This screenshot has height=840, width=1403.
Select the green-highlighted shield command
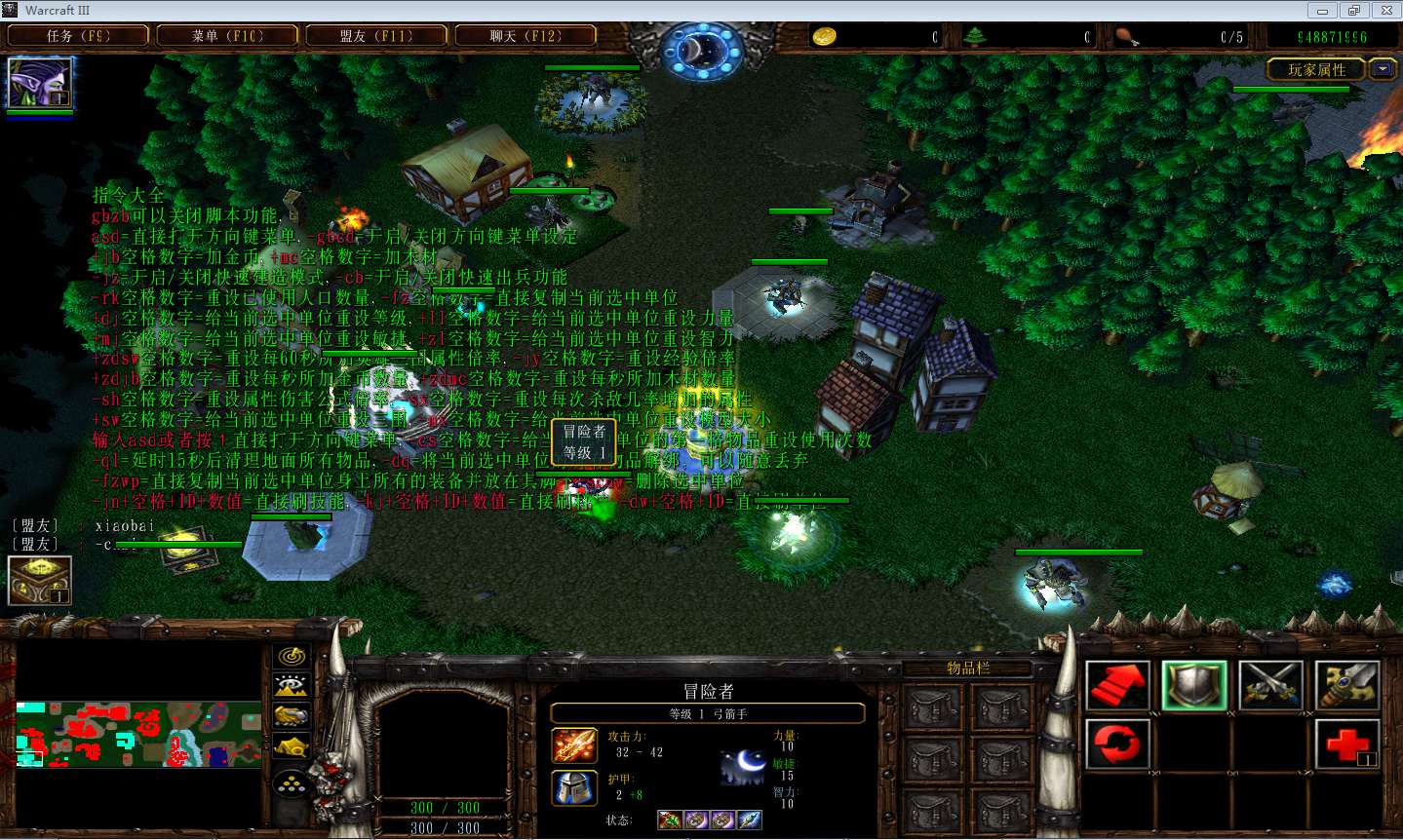[1194, 684]
